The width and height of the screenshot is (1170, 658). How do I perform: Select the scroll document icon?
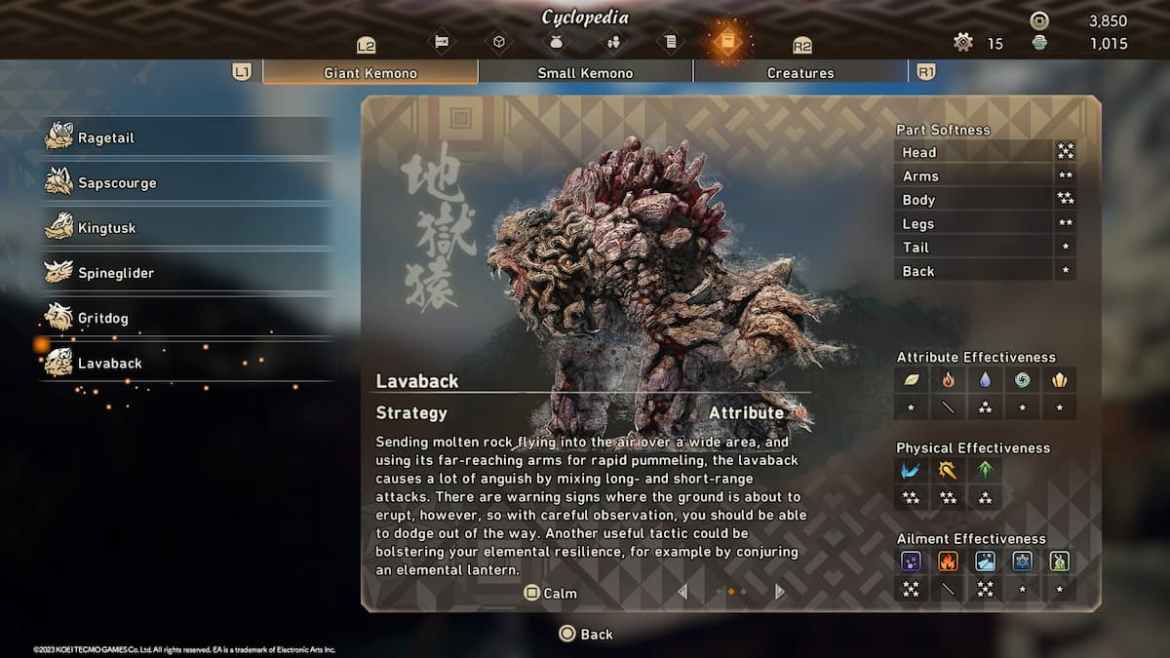click(x=671, y=42)
